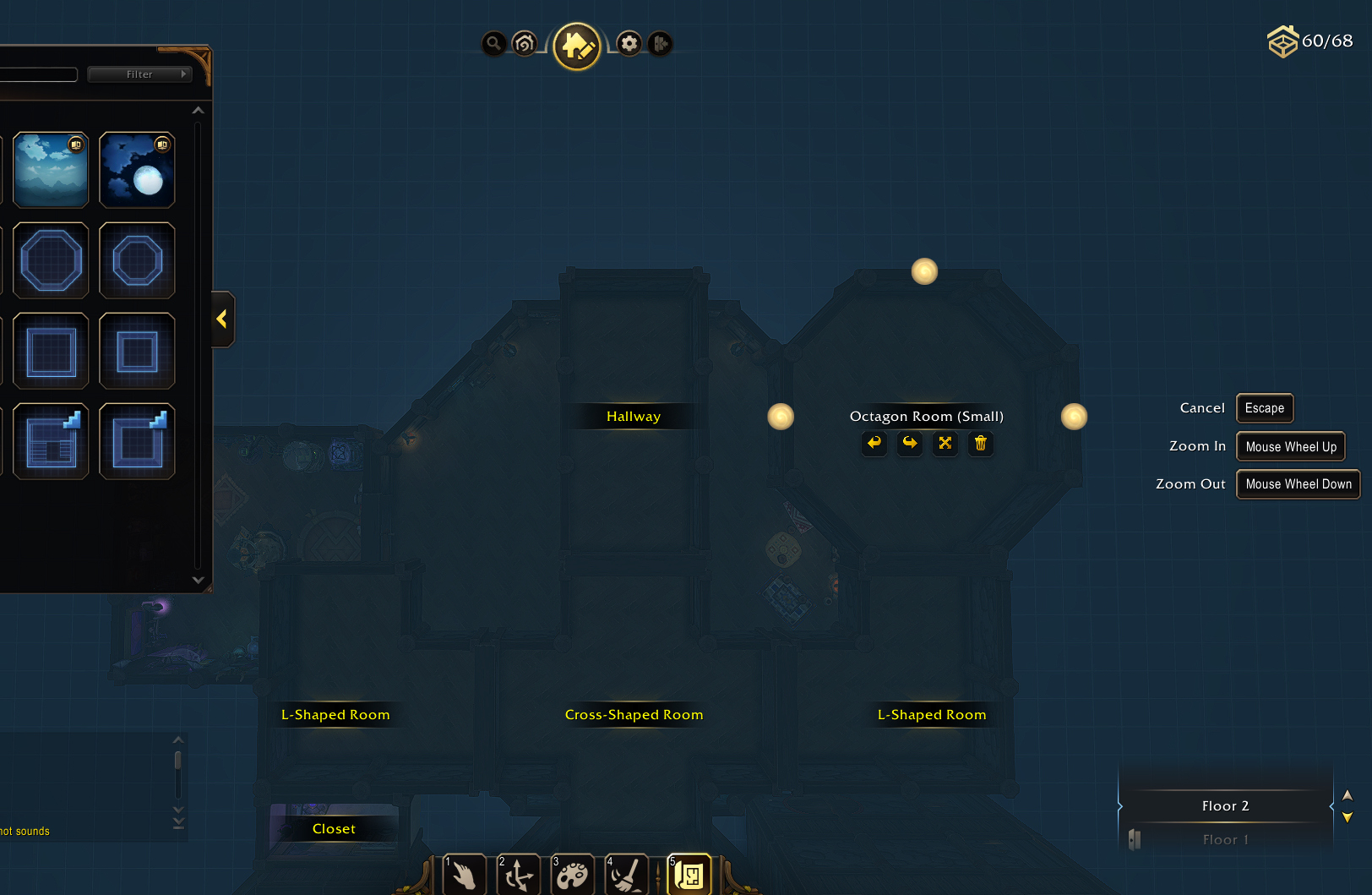The image size is (1372, 895).
Task: Choose the cloudy sky thumbnail
Action: coord(51,170)
